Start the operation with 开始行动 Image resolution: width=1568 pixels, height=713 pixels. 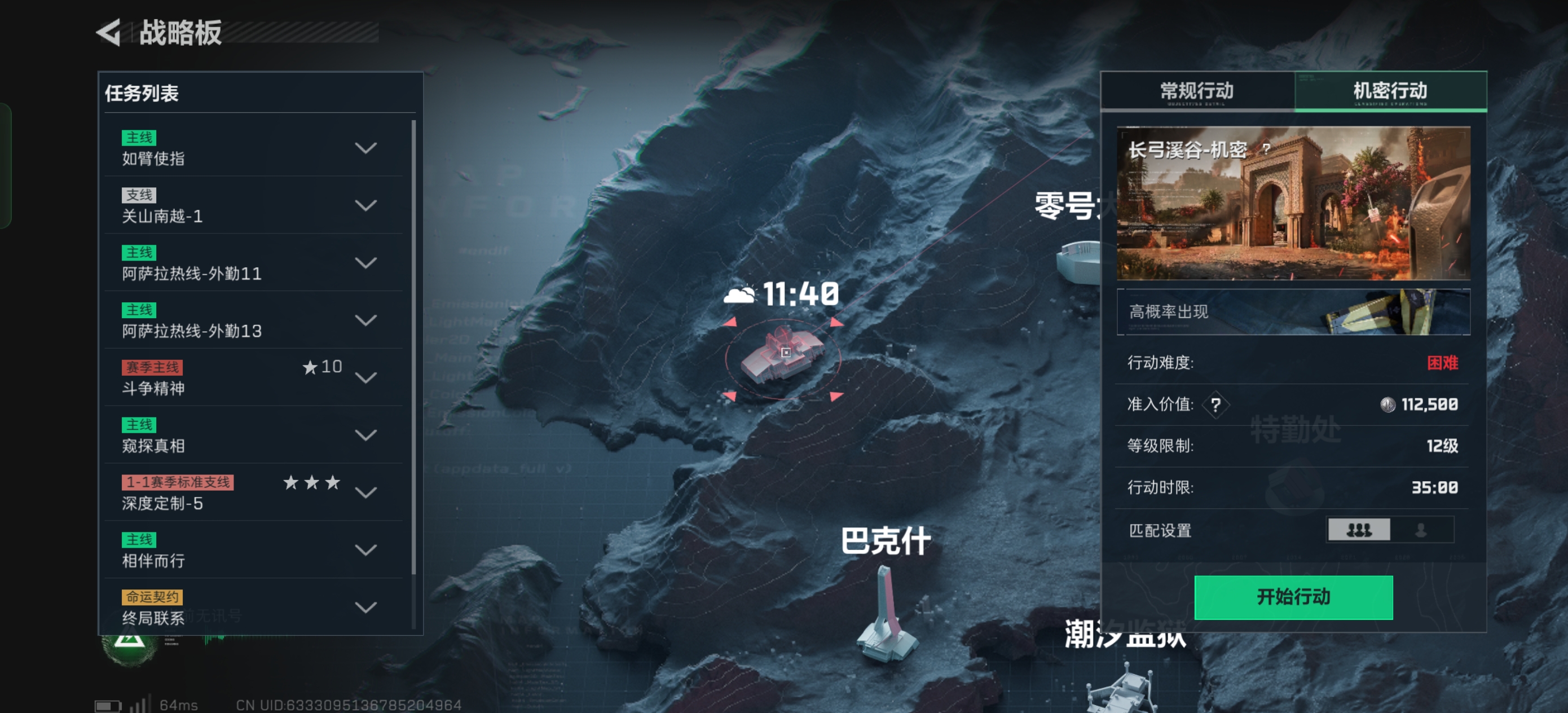pos(1293,597)
